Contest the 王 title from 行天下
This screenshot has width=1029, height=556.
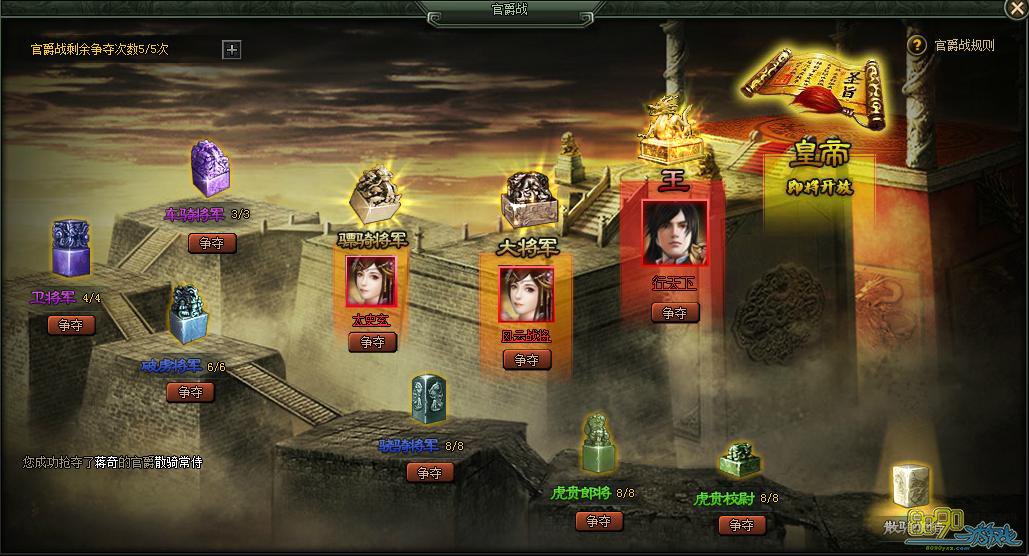click(675, 313)
